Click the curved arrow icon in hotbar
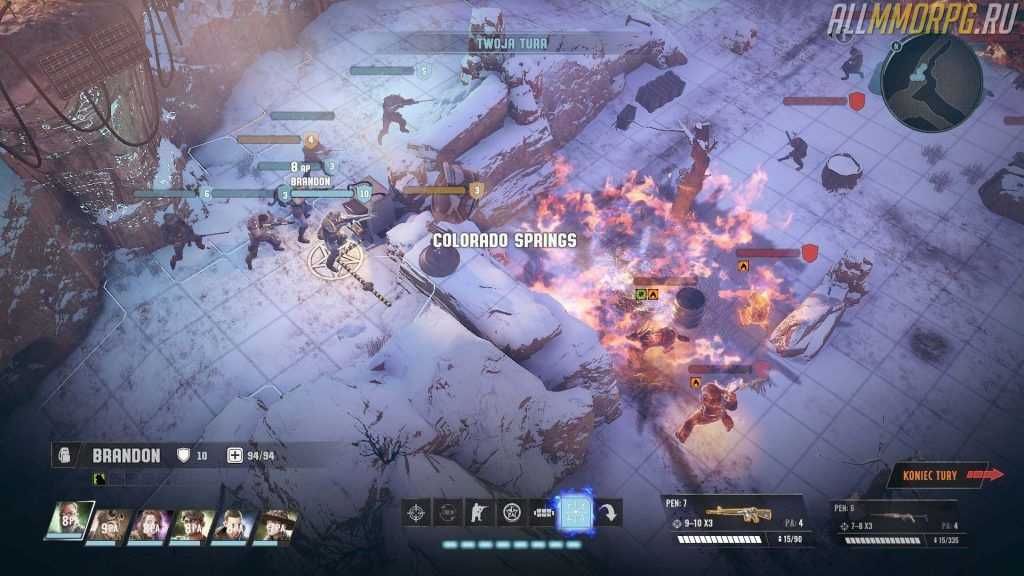1024x576 pixels. pyautogui.click(x=608, y=513)
